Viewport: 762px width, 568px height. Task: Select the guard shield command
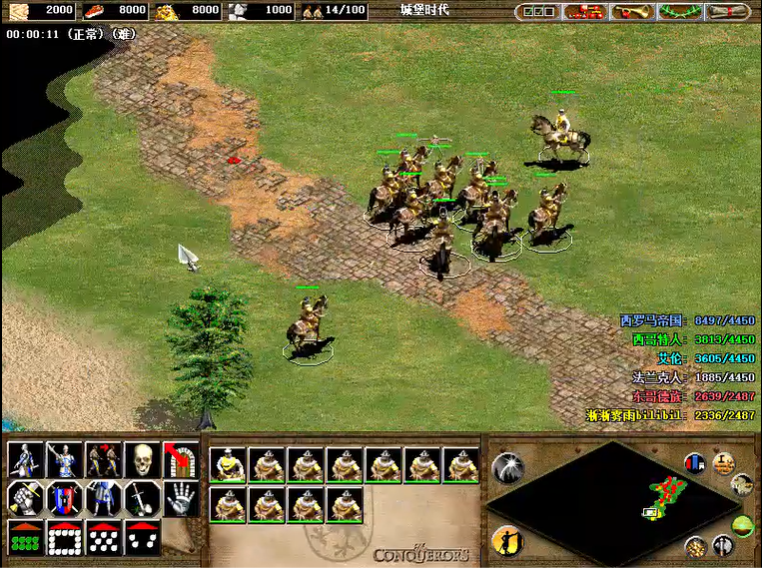64,497
